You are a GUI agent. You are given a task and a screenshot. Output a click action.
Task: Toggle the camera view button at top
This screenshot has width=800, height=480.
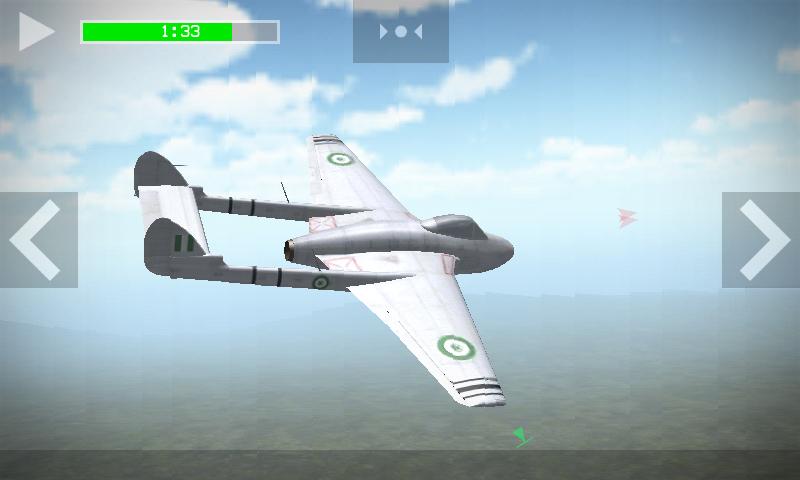[x=400, y=31]
